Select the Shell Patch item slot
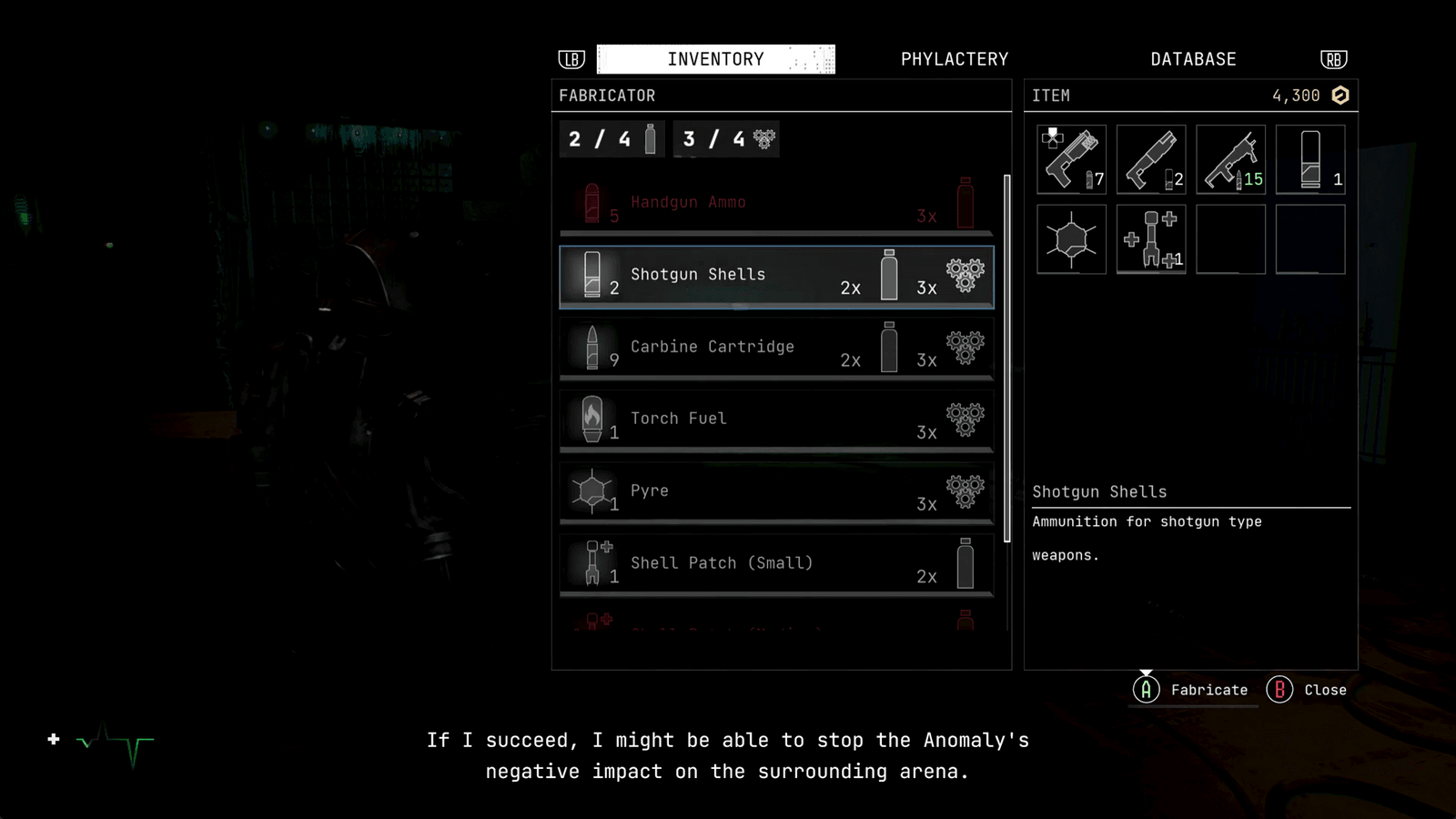 coord(1151,239)
